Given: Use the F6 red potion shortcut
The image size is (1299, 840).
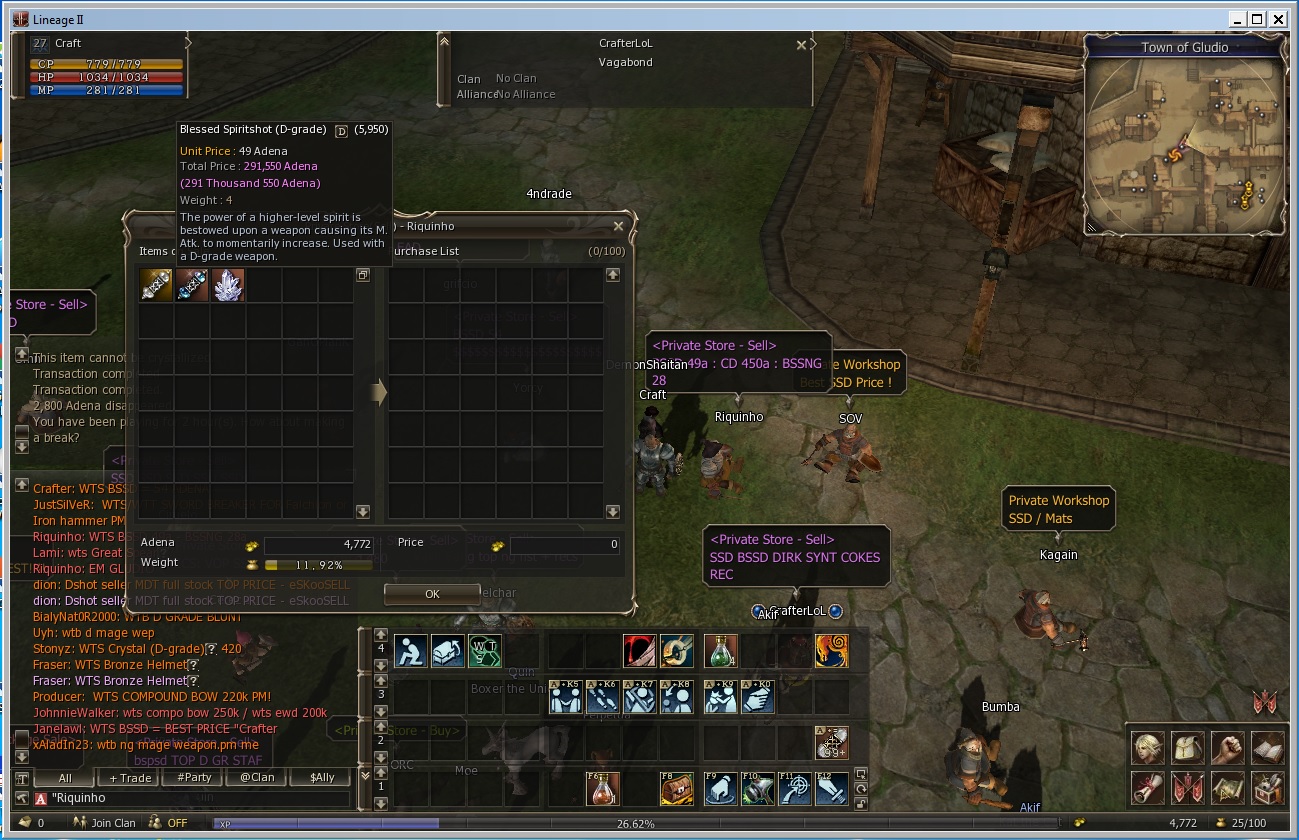Looking at the screenshot, I should click(x=601, y=788).
